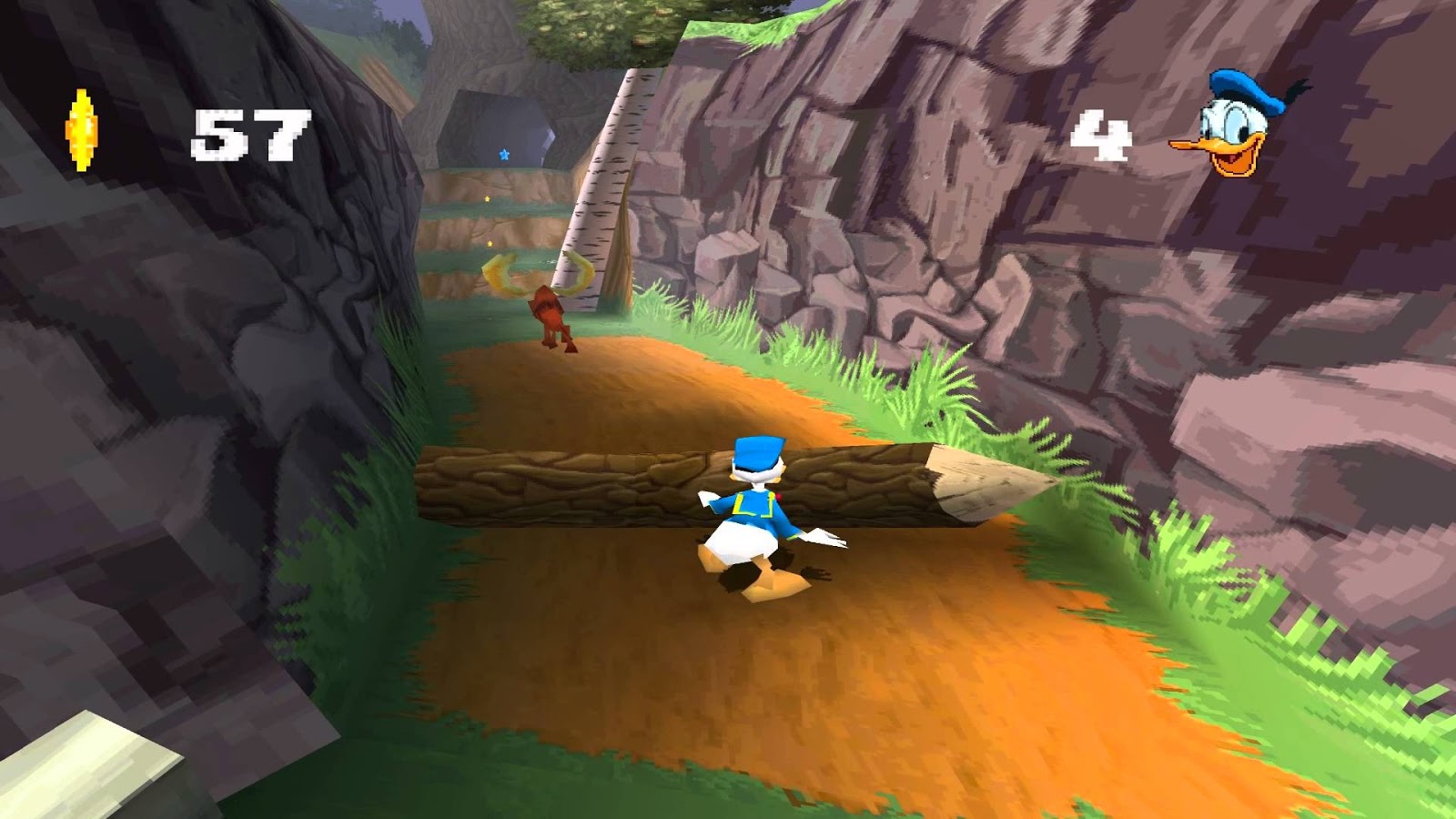Click the number 4 next to Donald's portrait

coord(1100,134)
